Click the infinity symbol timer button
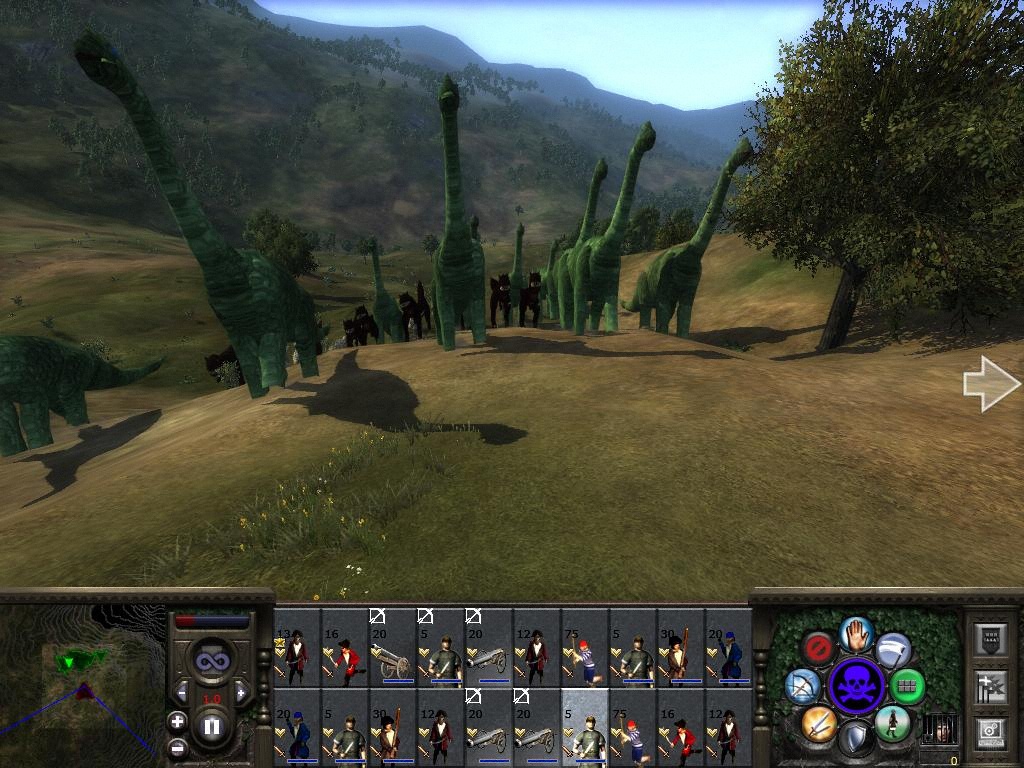The width and height of the screenshot is (1024, 768). [x=212, y=661]
